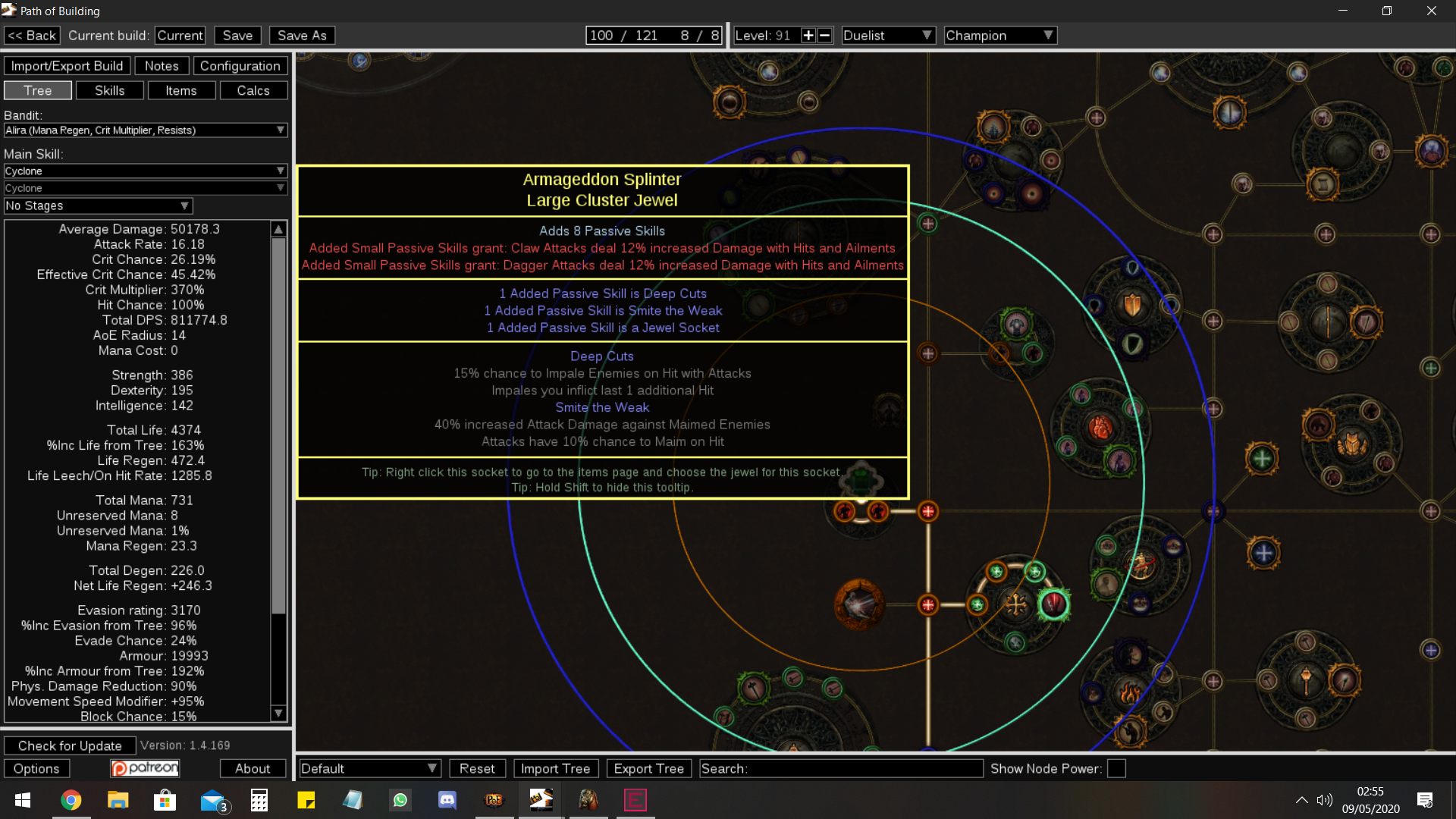Launch Google Chrome from the taskbar
This screenshot has height=819, width=1456.
(71, 799)
